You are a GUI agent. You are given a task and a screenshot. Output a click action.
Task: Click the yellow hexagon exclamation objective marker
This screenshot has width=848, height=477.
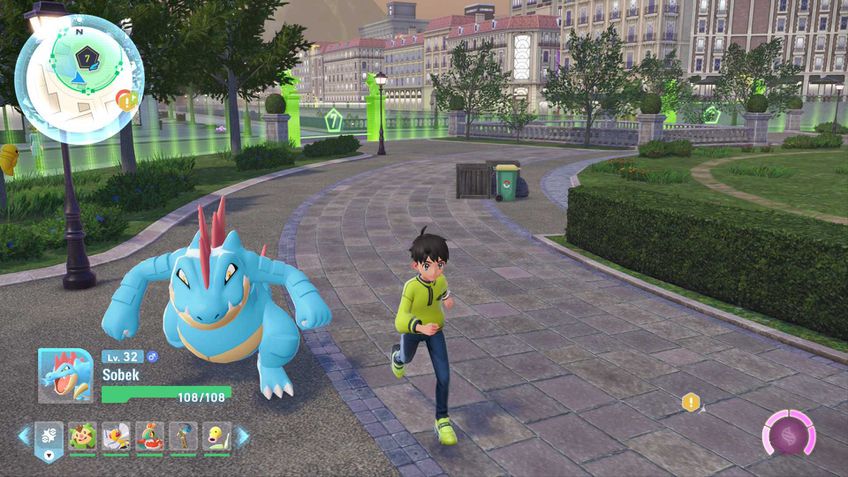(x=690, y=402)
